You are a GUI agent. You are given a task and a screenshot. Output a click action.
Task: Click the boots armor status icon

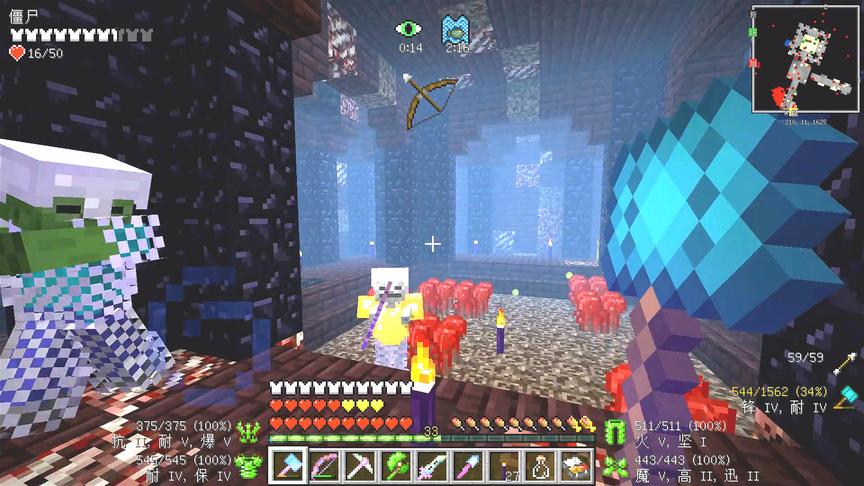point(614,464)
